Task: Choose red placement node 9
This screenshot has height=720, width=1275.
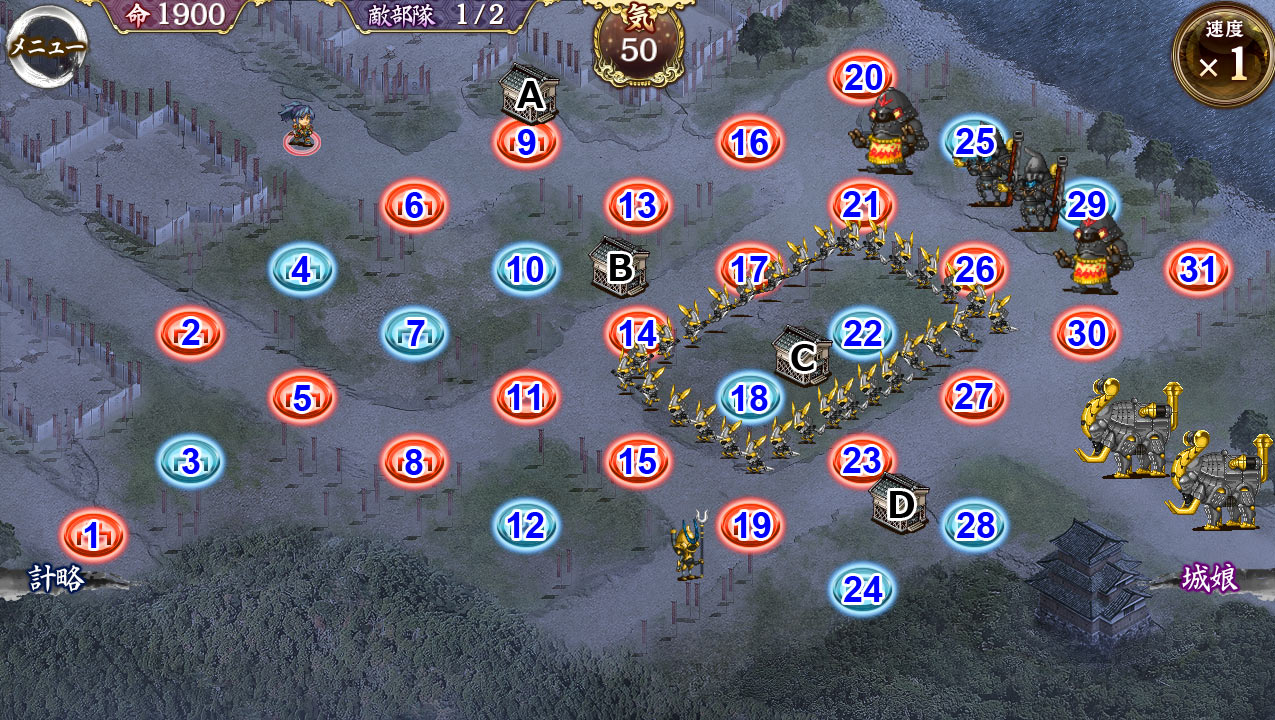Action: (x=526, y=142)
